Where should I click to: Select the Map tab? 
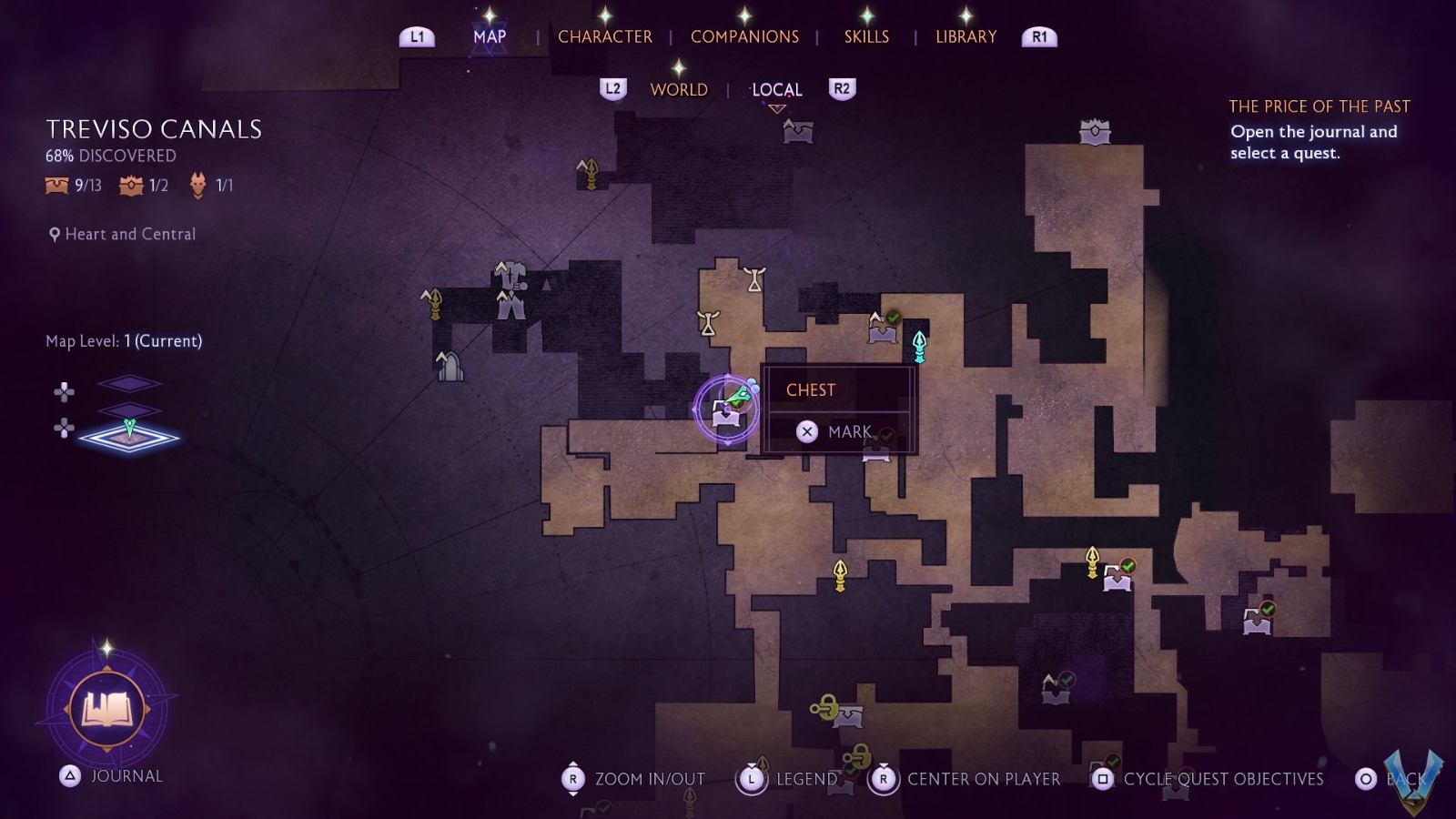(490, 36)
